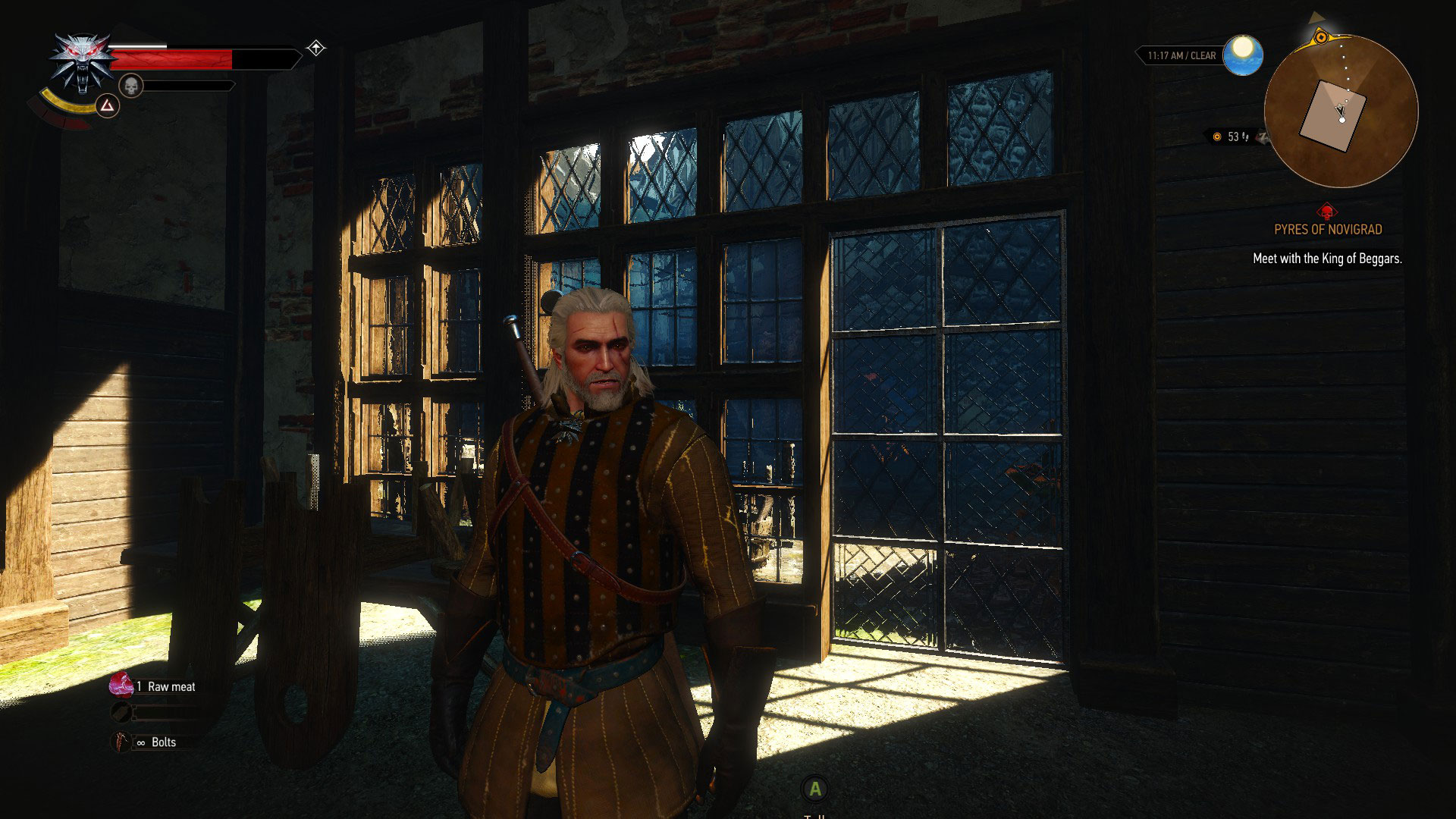This screenshot has height=819, width=1456.
Task: Select the Raw meat consumable icon
Action: (x=121, y=685)
